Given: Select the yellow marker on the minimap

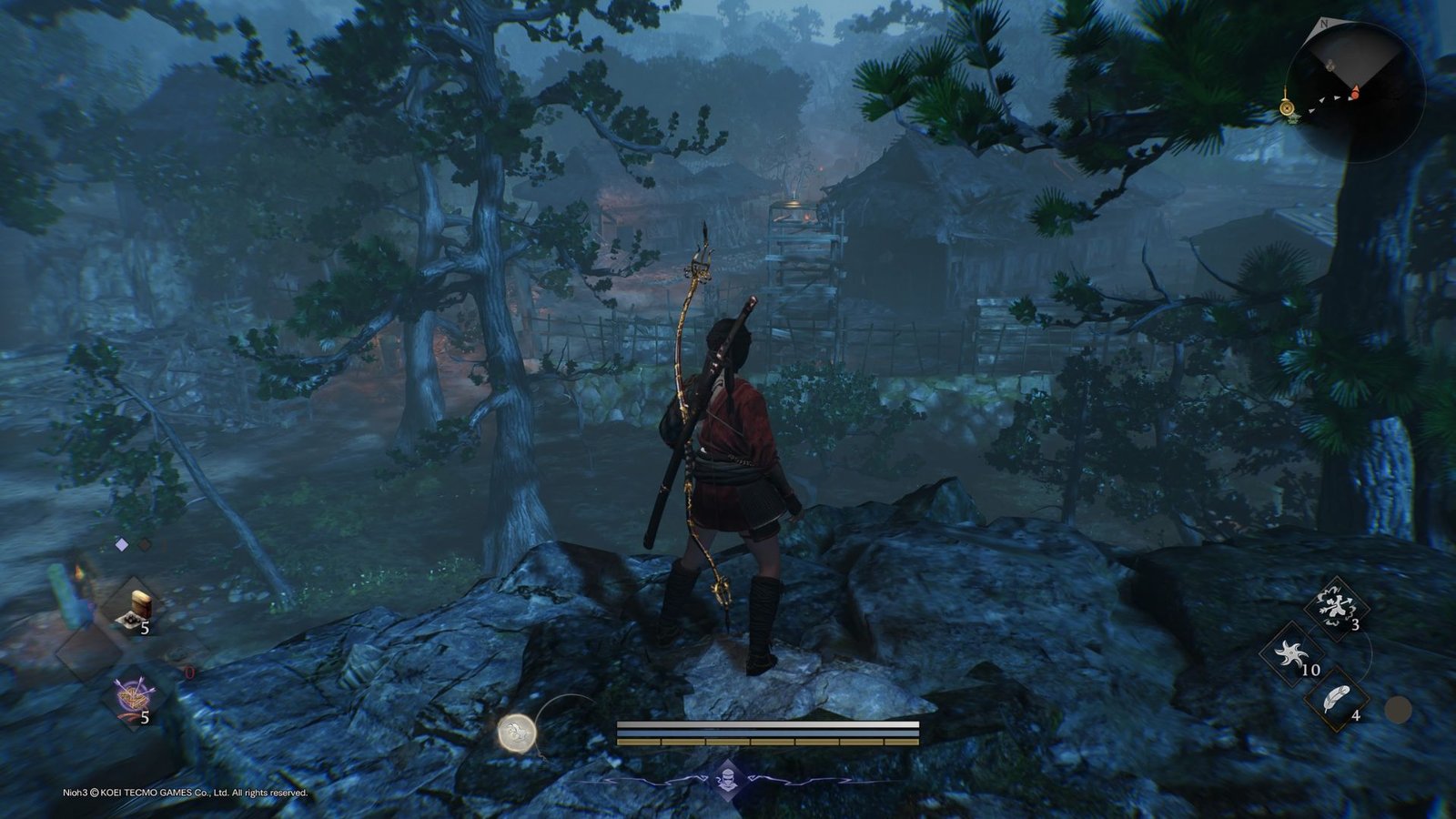Looking at the screenshot, I should 1286,106.
